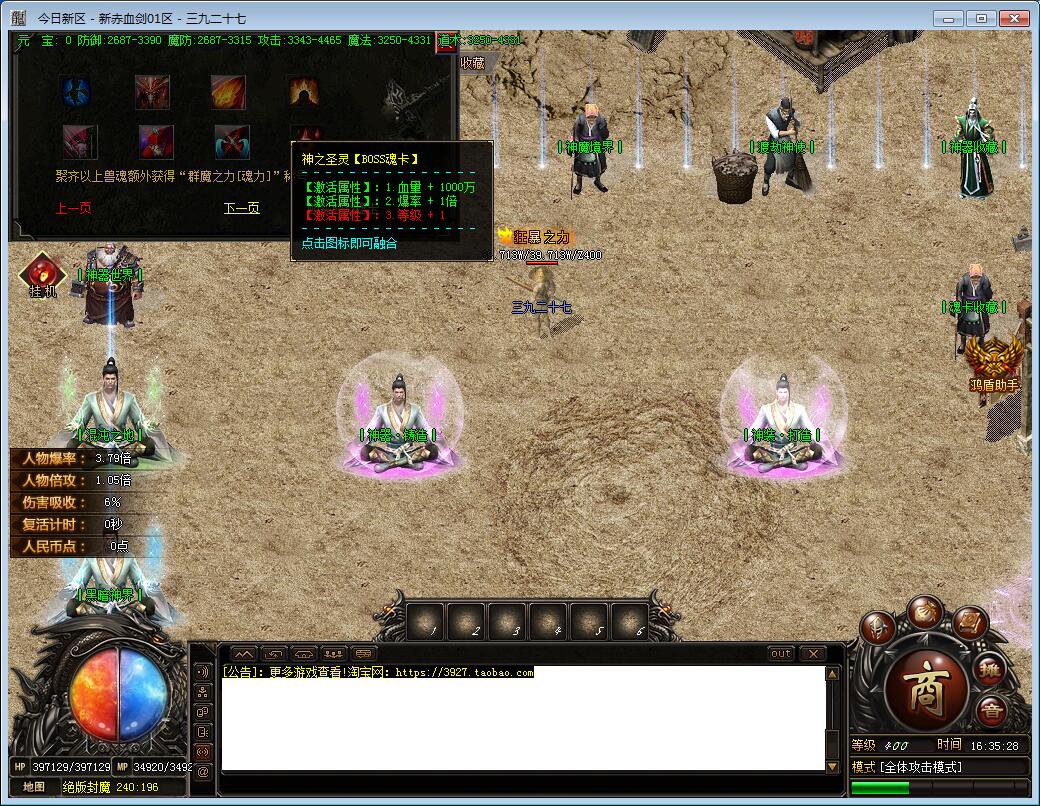Go to the next page (下一页)

(x=241, y=208)
